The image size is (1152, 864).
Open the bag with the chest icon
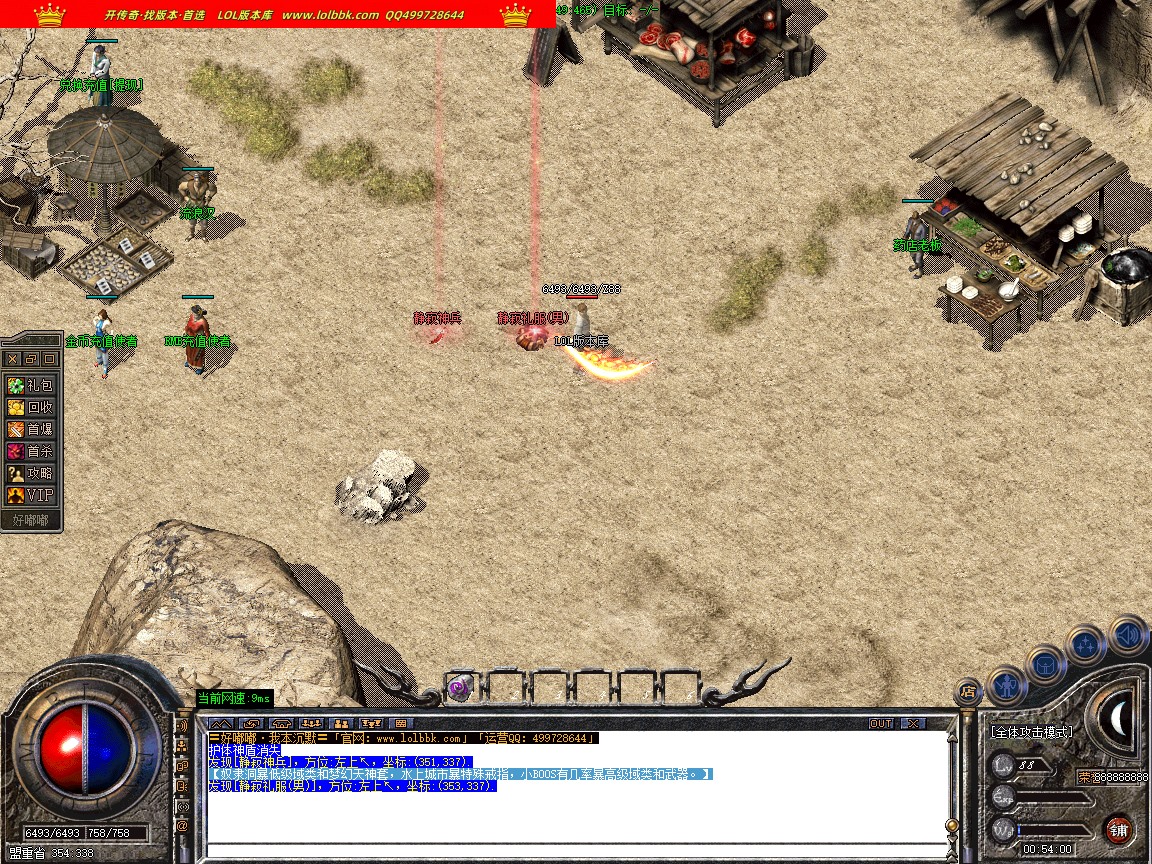pos(1046,664)
